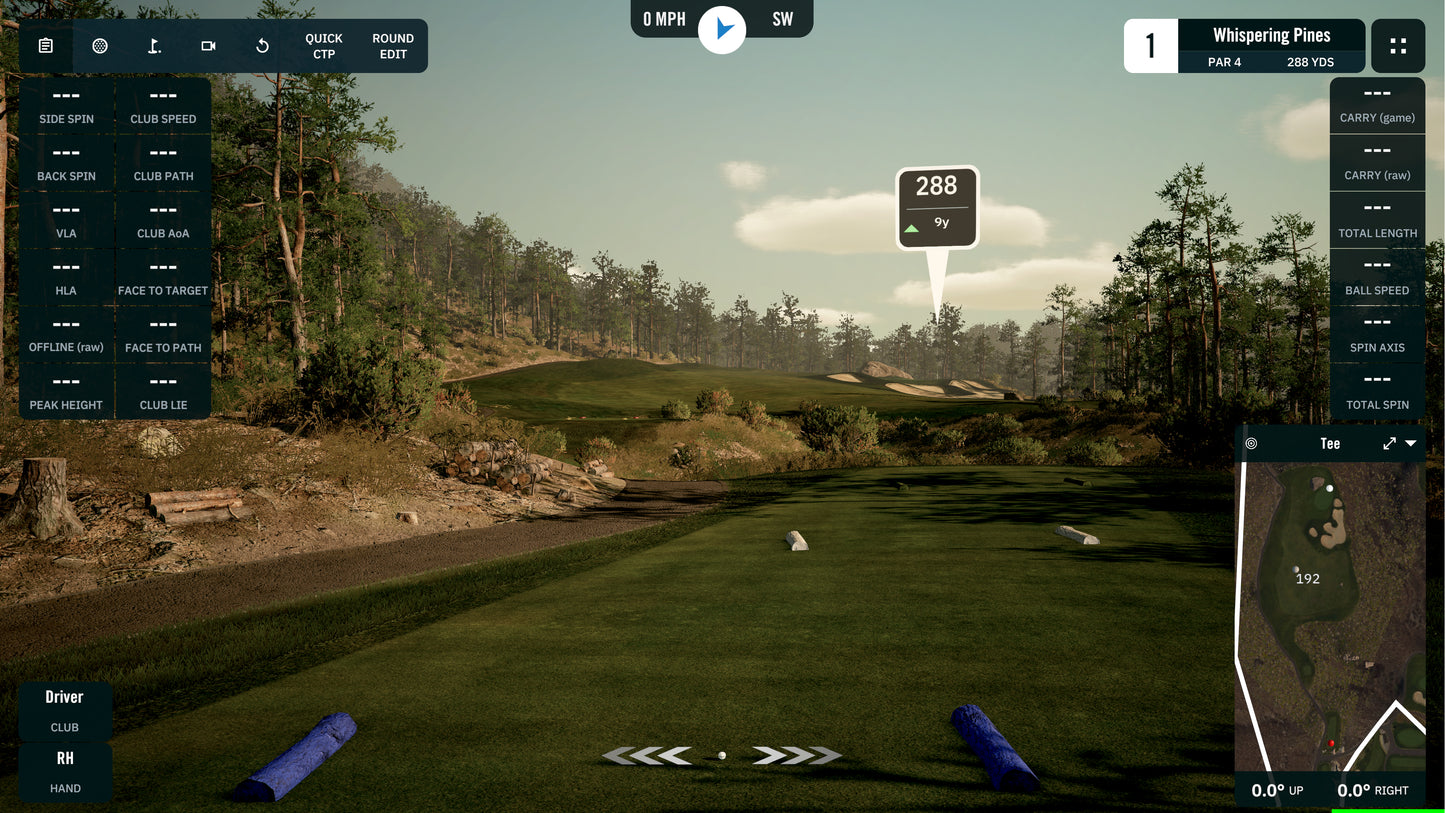
Task: Click the target icon on the minimap
Action: coord(1251,443)
